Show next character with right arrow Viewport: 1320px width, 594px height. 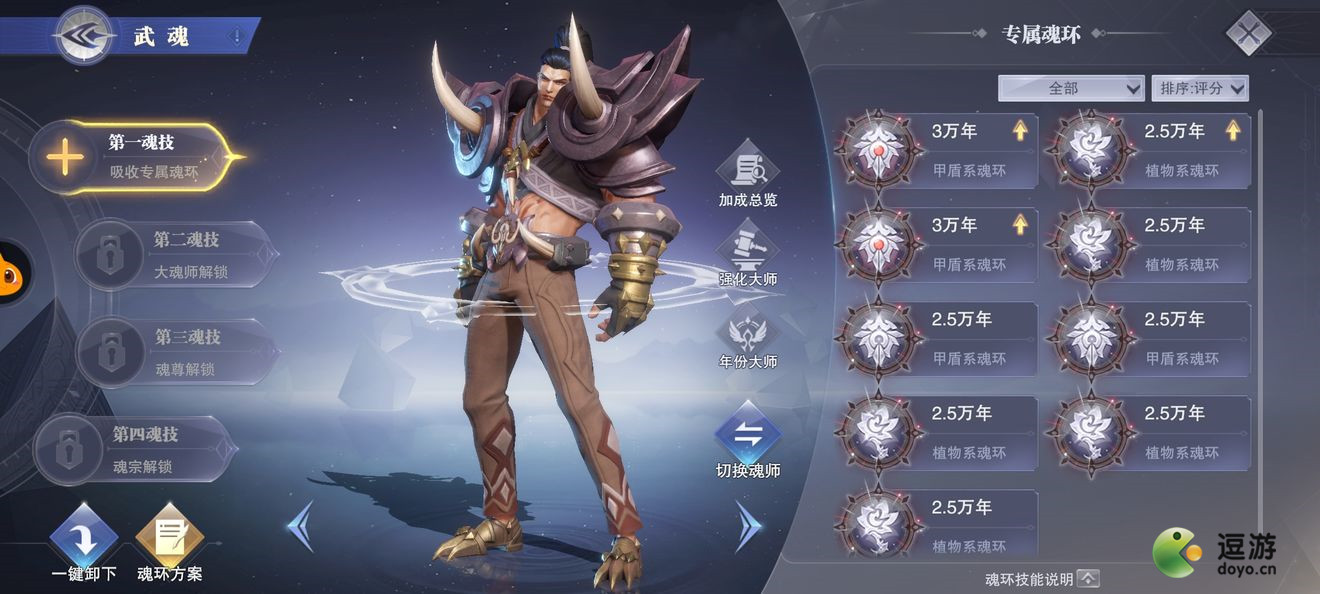(749, 526)
